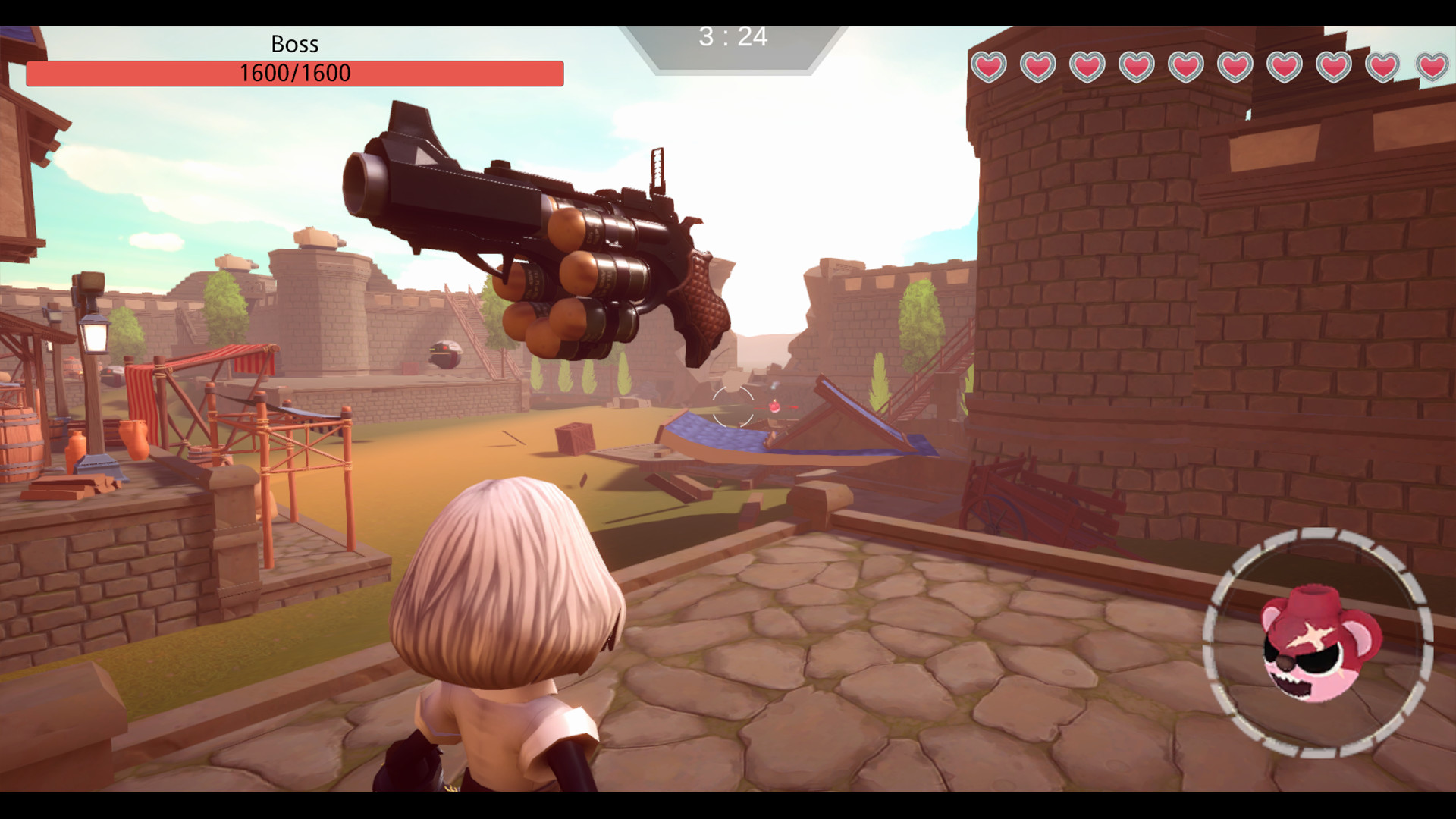Image resolution: width=1456 pixels, height=819 pixels.
Task: Click the third heart icon from the right
Action: tap(1332, 67)
